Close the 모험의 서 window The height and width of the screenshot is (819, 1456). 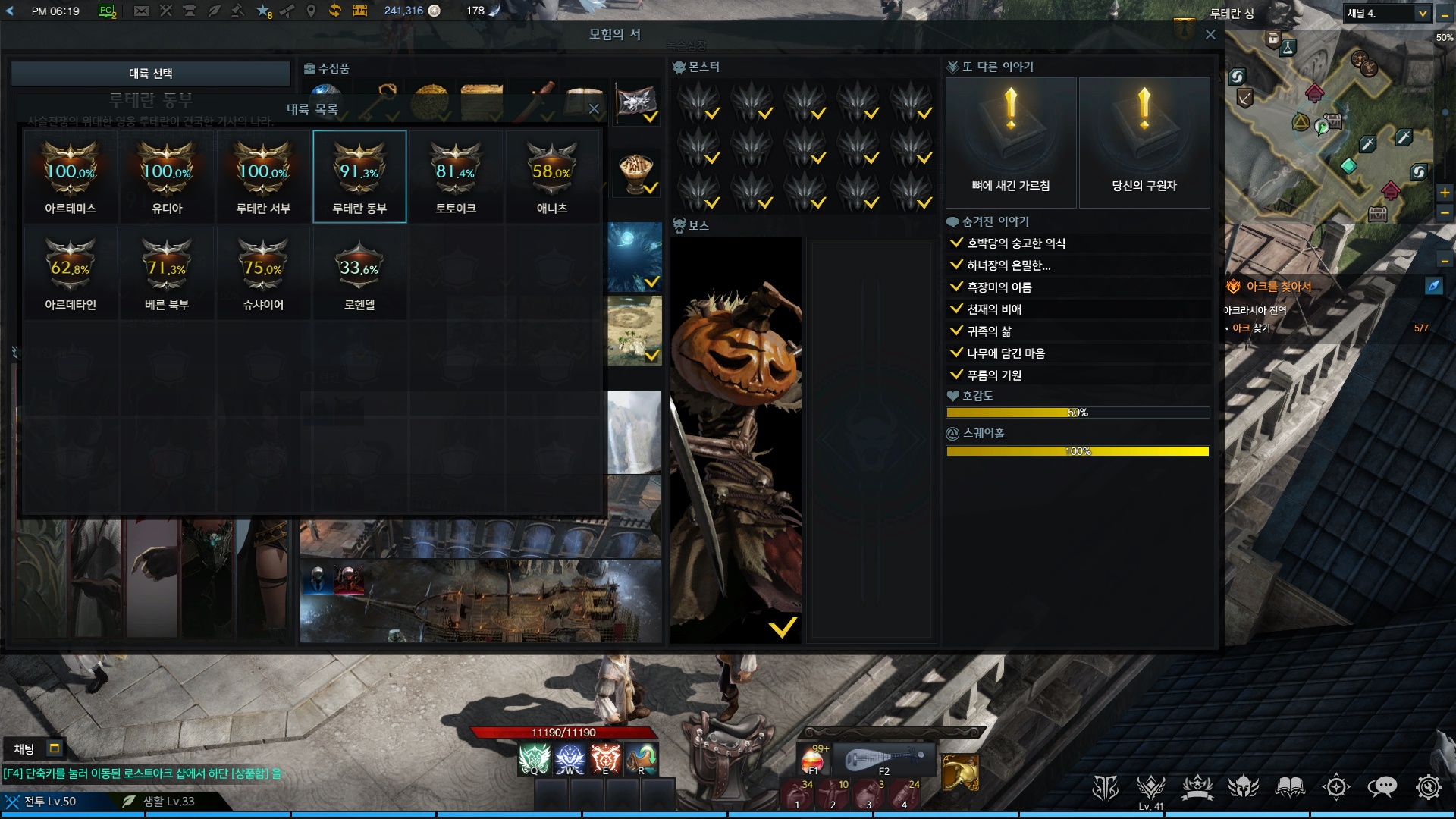pos(1210,35)
